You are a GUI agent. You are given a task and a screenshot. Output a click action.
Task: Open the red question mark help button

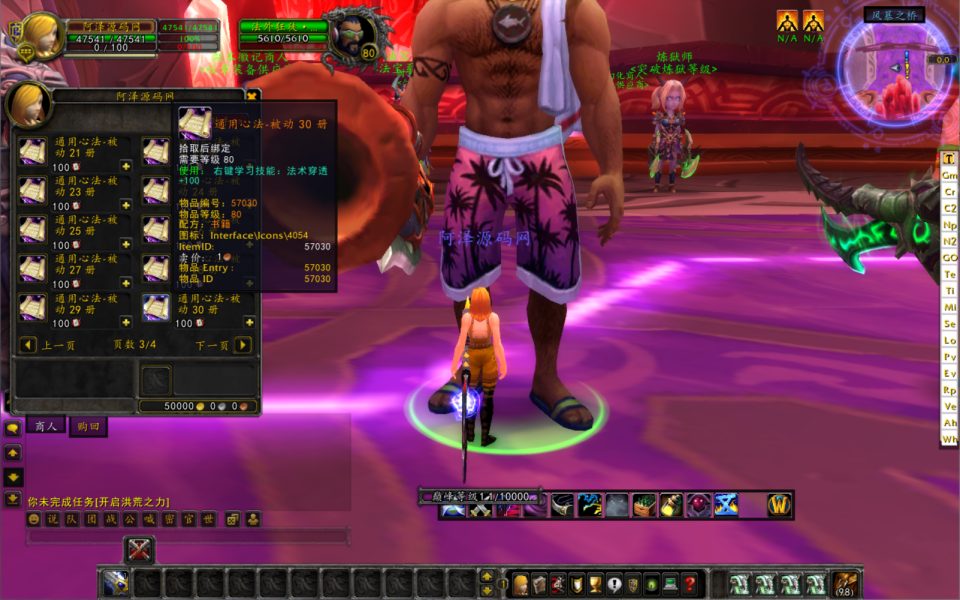coord(690,584)
